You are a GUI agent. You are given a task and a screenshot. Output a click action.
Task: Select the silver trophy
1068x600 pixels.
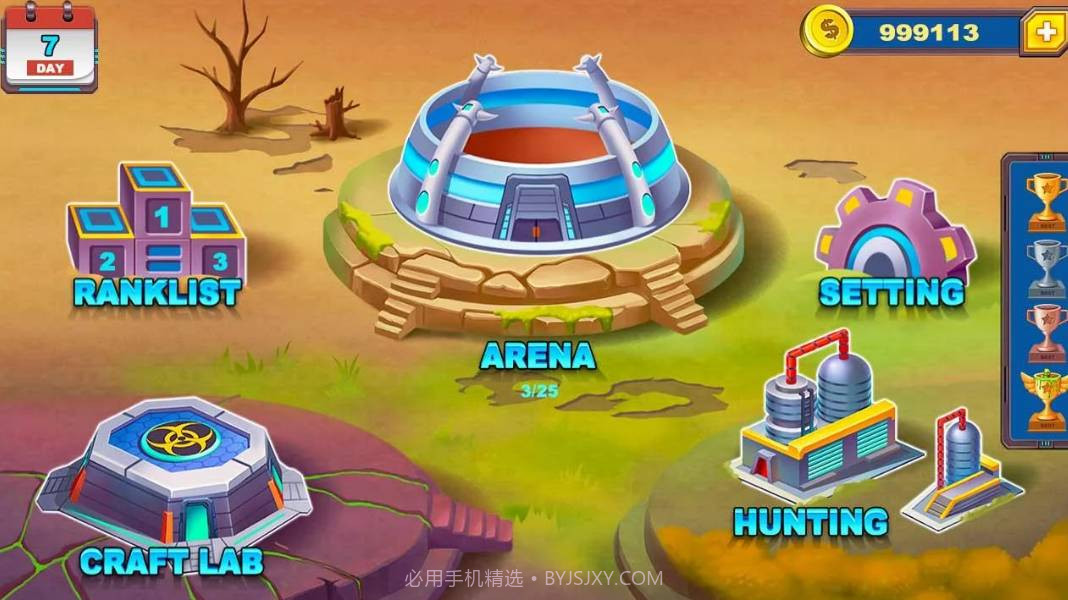[1046, 264]
